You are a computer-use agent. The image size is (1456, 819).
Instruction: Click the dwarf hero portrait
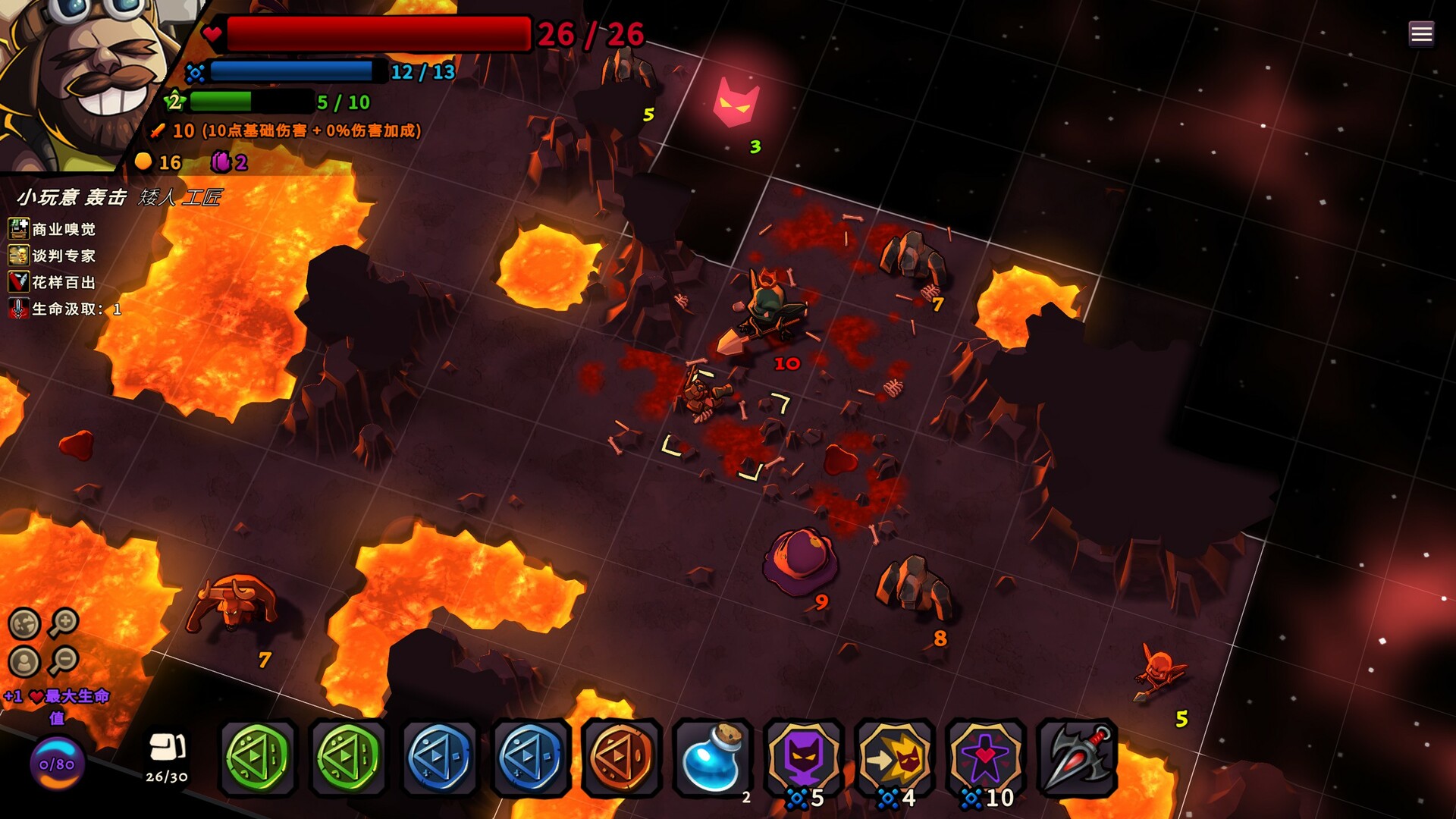click(83, 76)
